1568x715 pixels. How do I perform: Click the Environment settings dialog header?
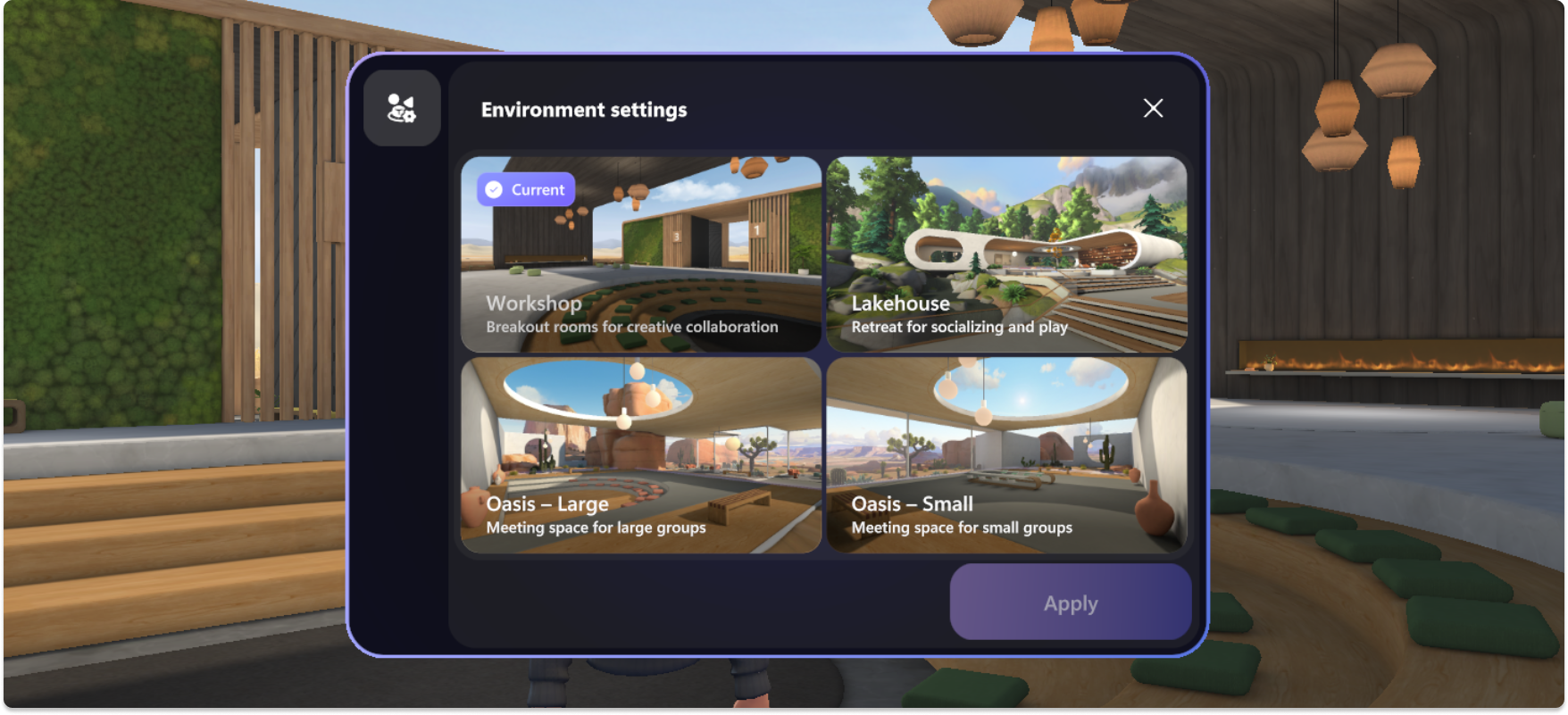[x=584, y=109]
